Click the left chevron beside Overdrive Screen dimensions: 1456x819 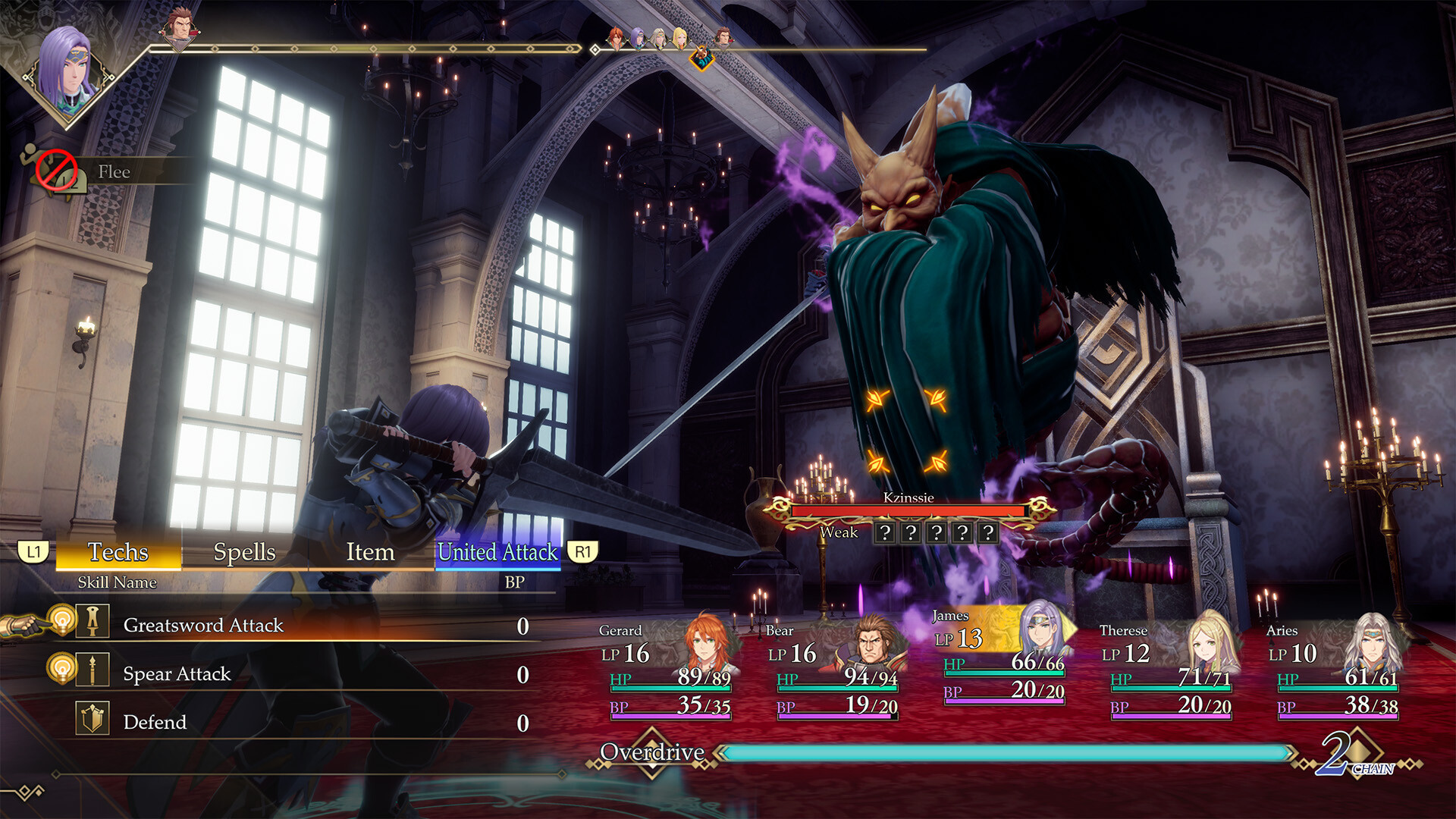point(719,754)
